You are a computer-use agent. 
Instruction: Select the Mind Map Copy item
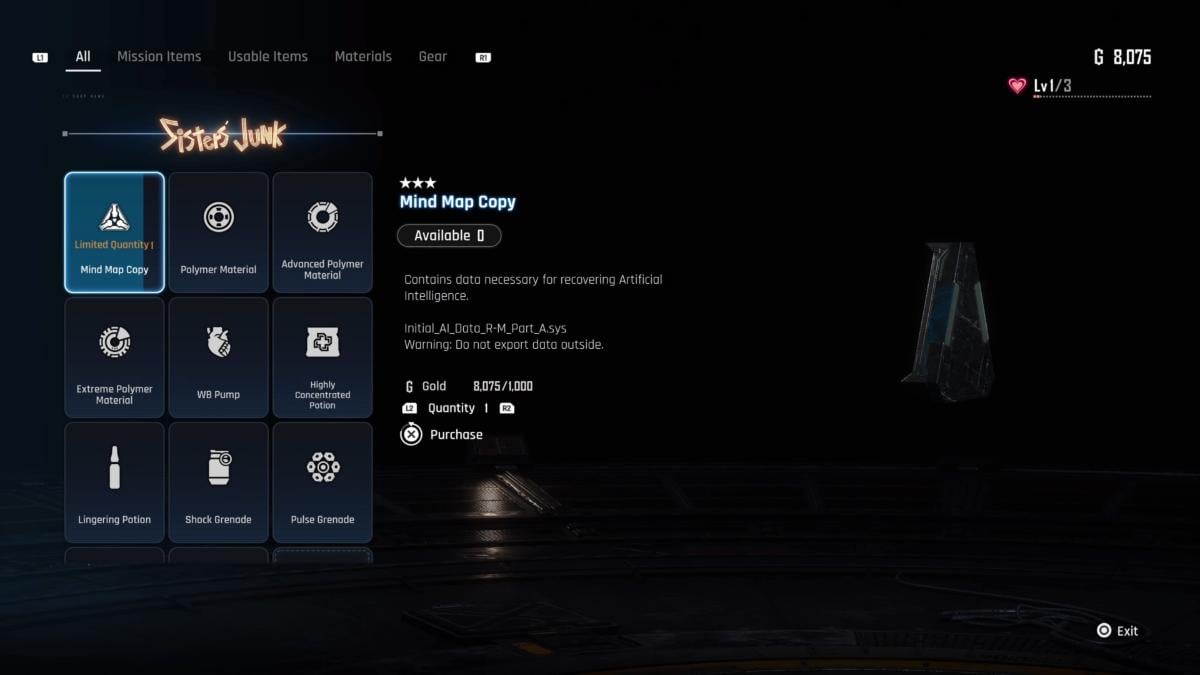[x=114, y=232]
